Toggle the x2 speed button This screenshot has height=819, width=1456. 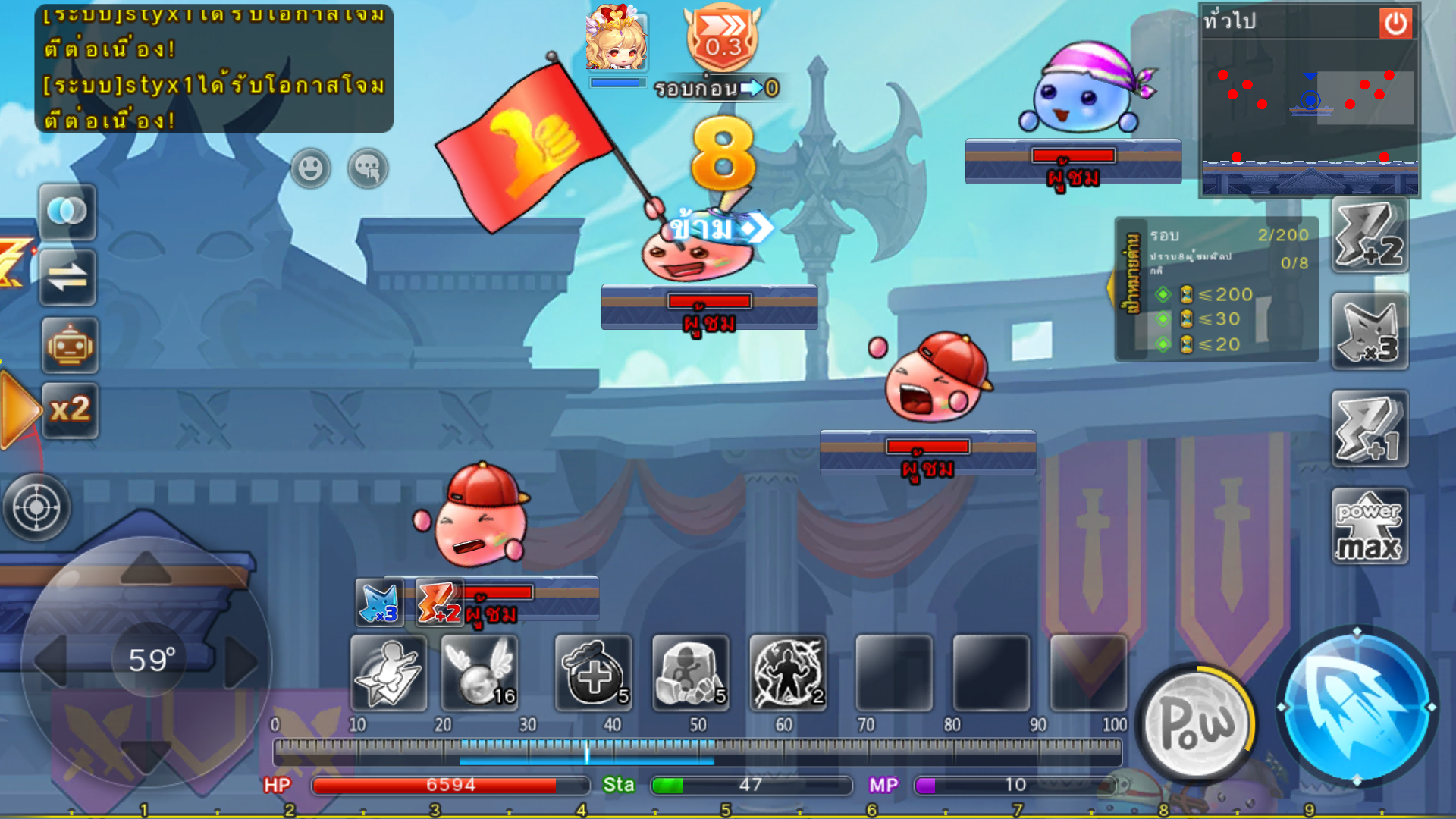pyautogui.click(x=70, y=410)
